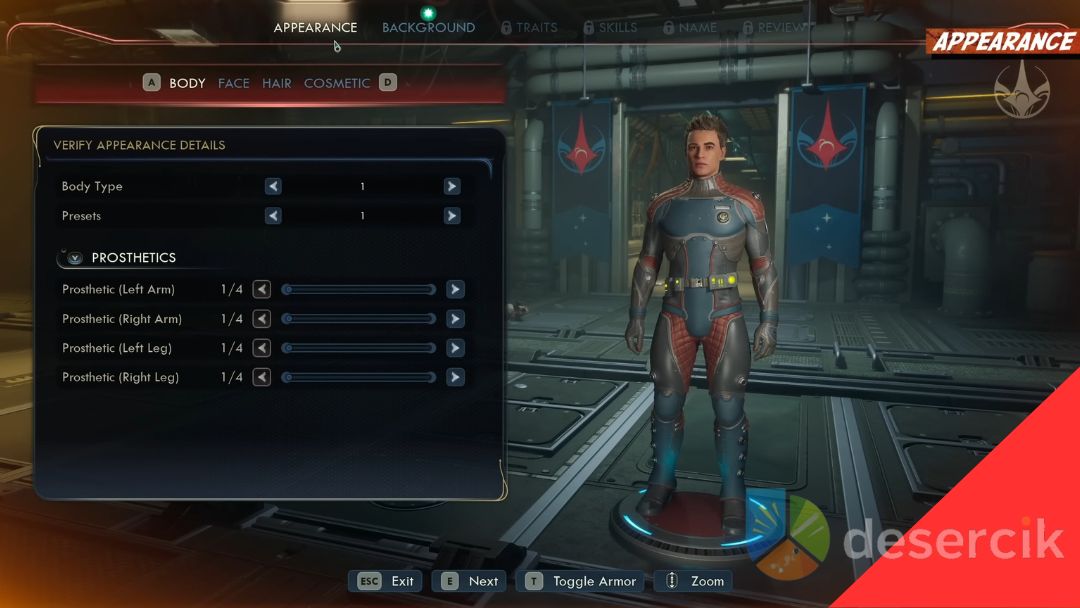Show the Body sub-tab
This screenshot has height=608, width=1080.
pyautogui.click(x=187, y=83)
